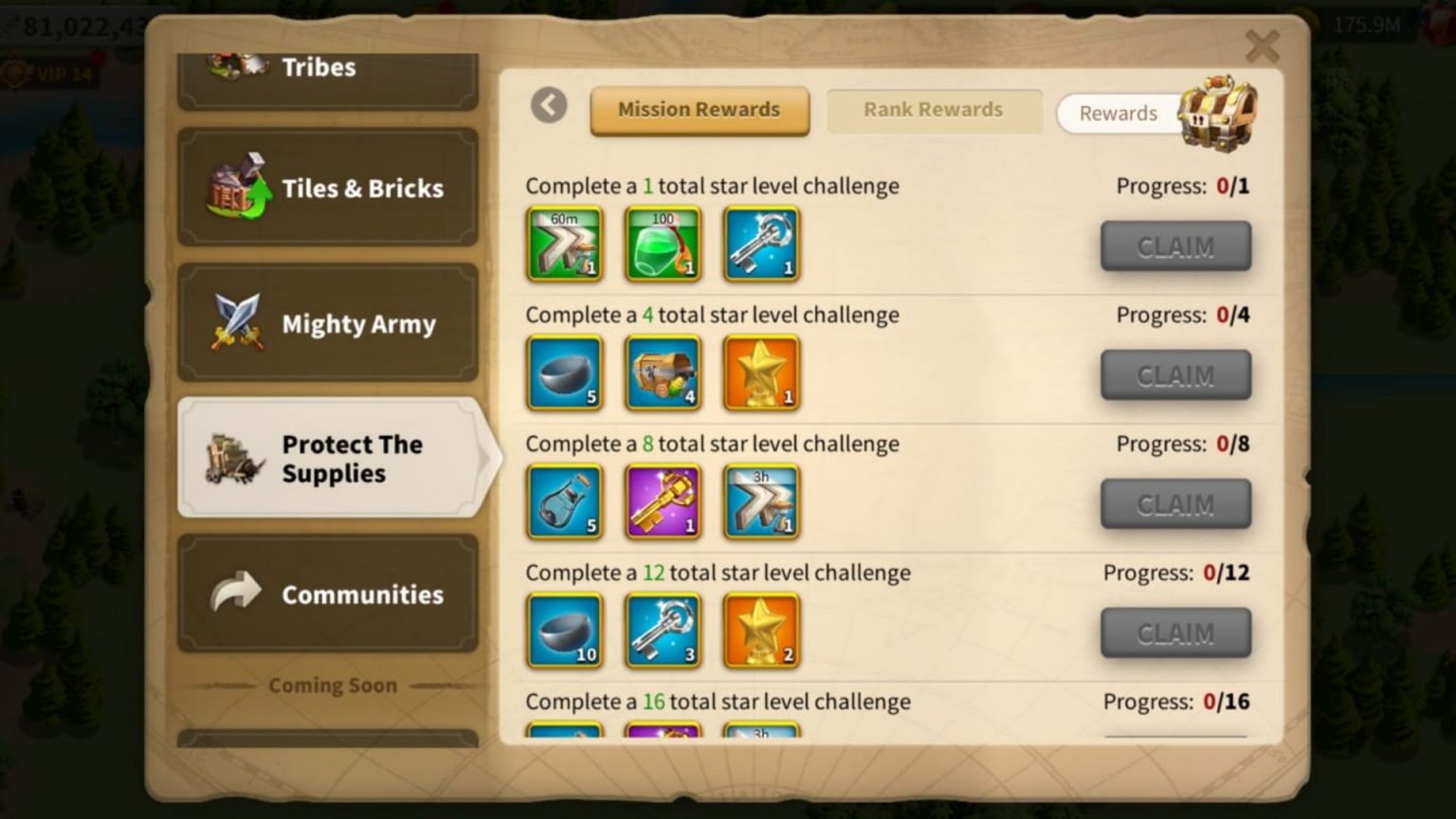
Task: Go back using the arrow button
Action: [x=548, y=106]
